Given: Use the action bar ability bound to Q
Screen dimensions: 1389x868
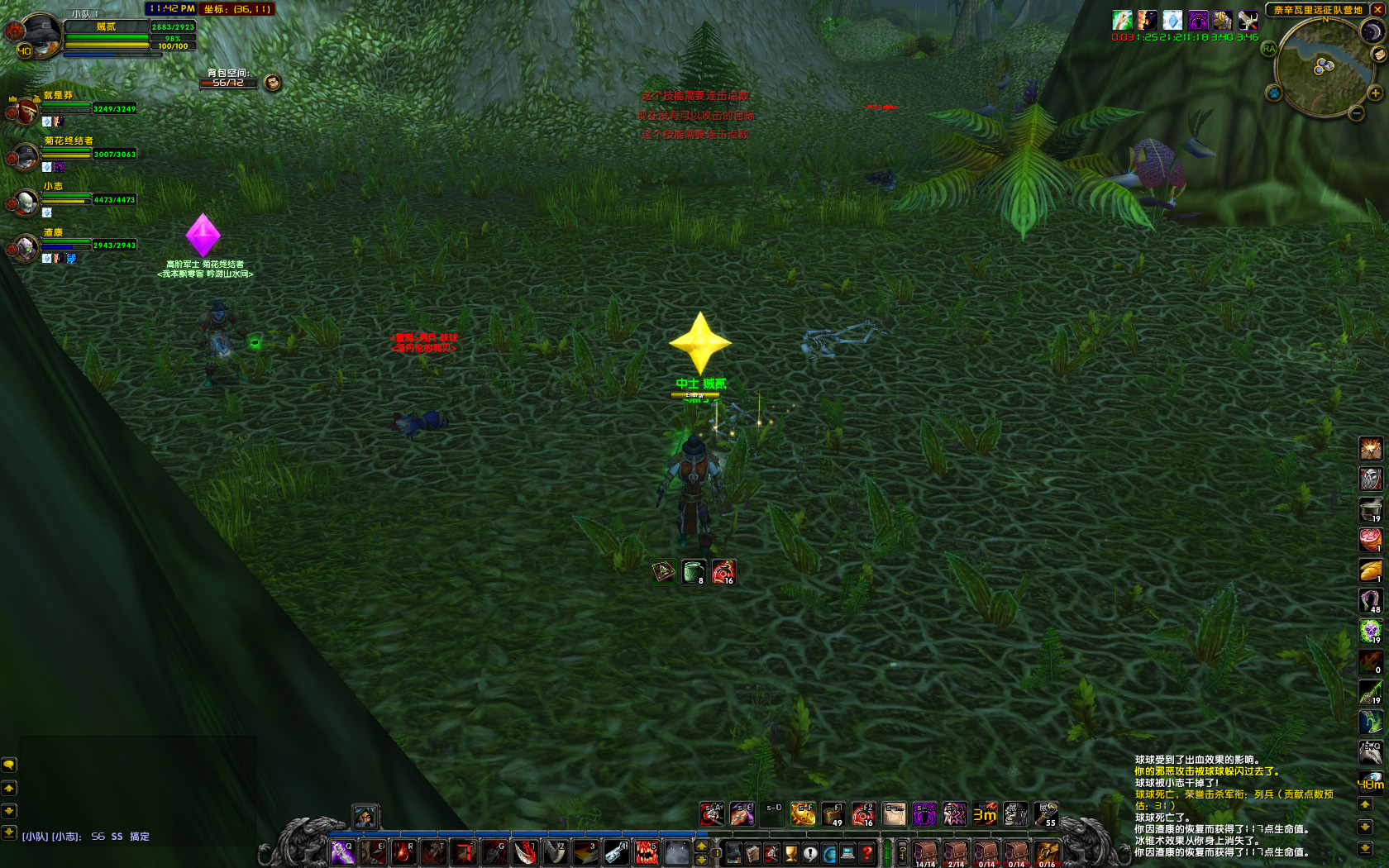Looking at the screenshot, I should click(x=342, y=852).
